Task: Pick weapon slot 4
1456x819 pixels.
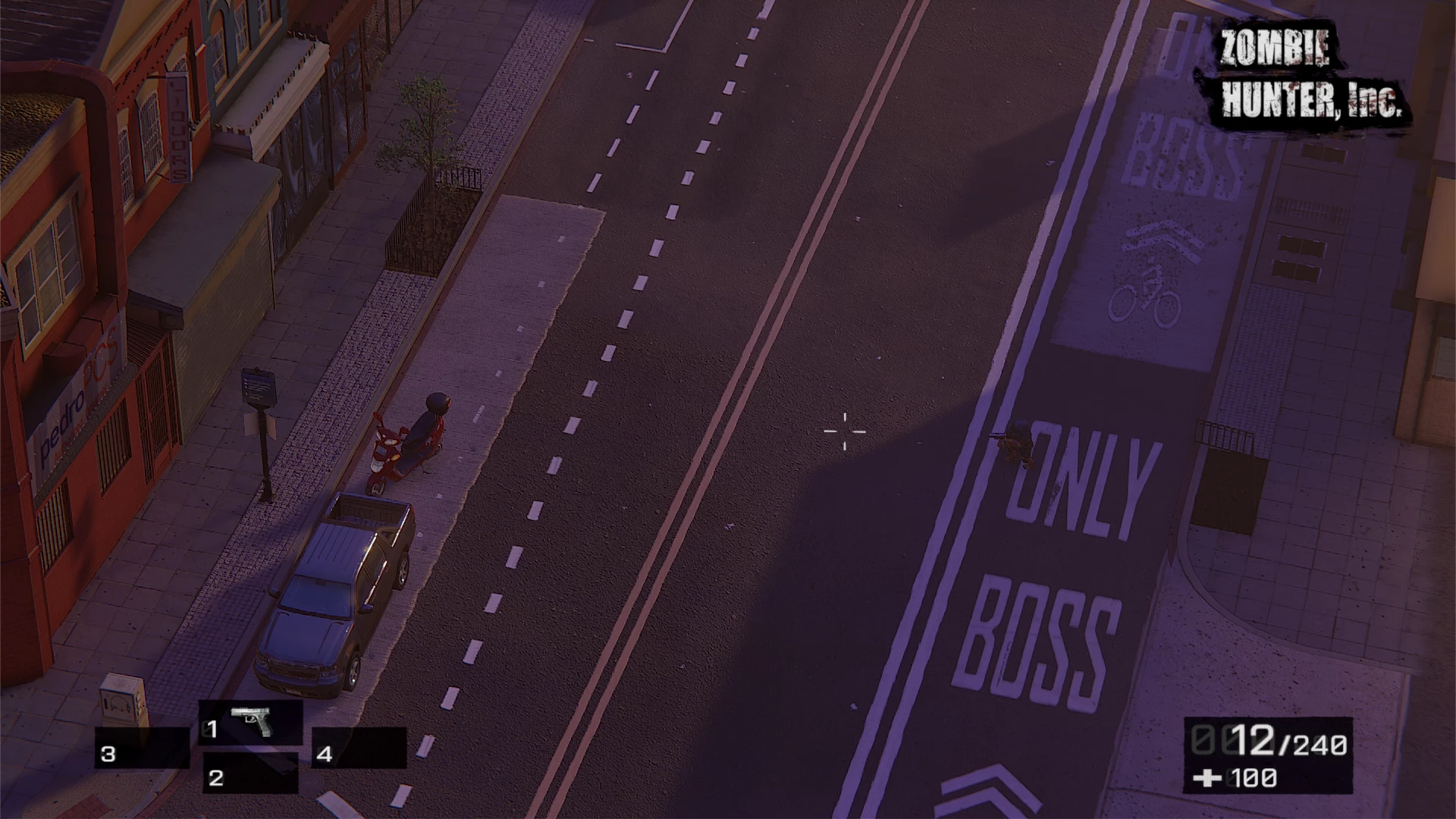Action: pos(359,748)
